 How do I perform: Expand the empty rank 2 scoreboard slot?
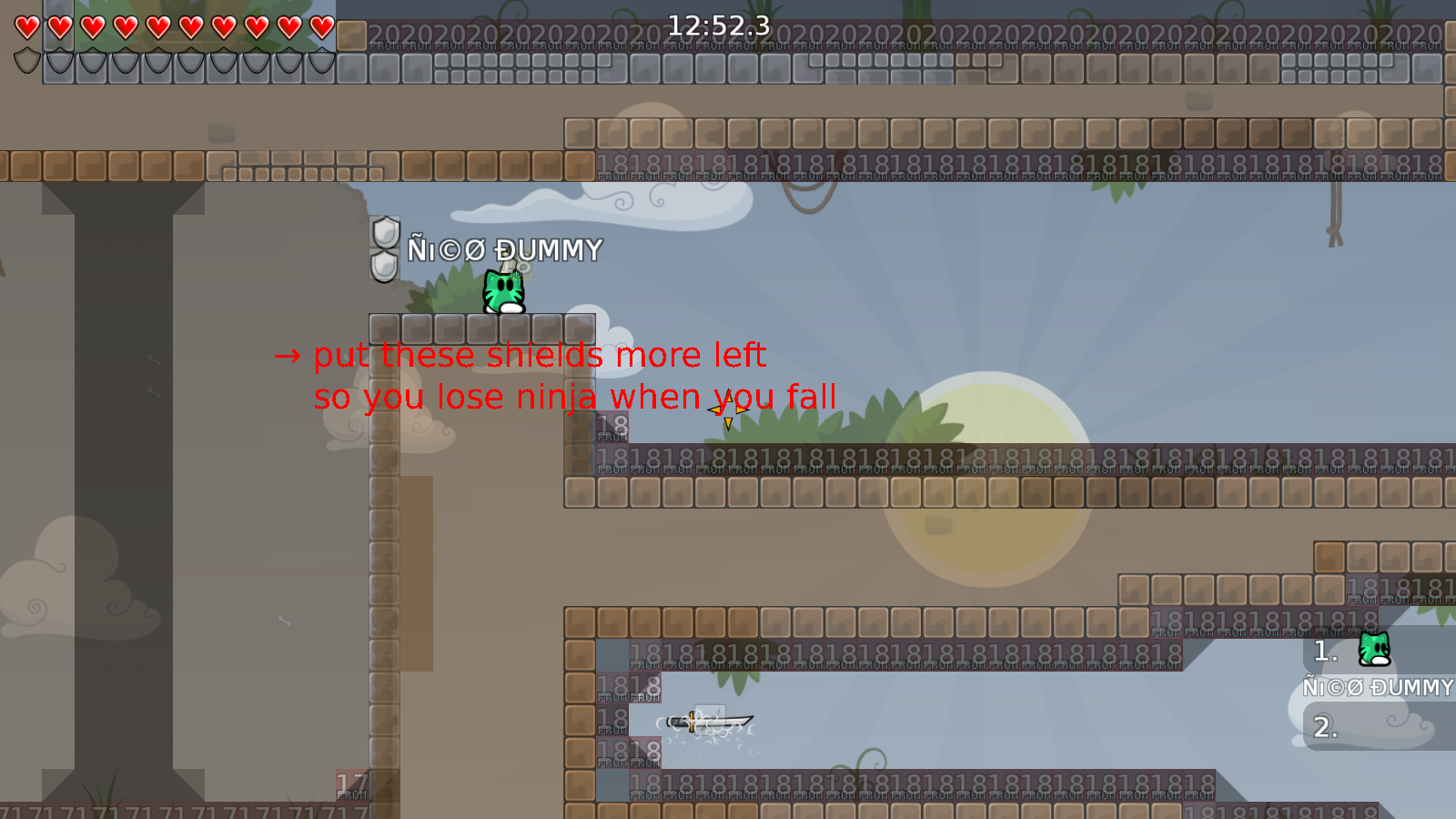(1327, 728)
